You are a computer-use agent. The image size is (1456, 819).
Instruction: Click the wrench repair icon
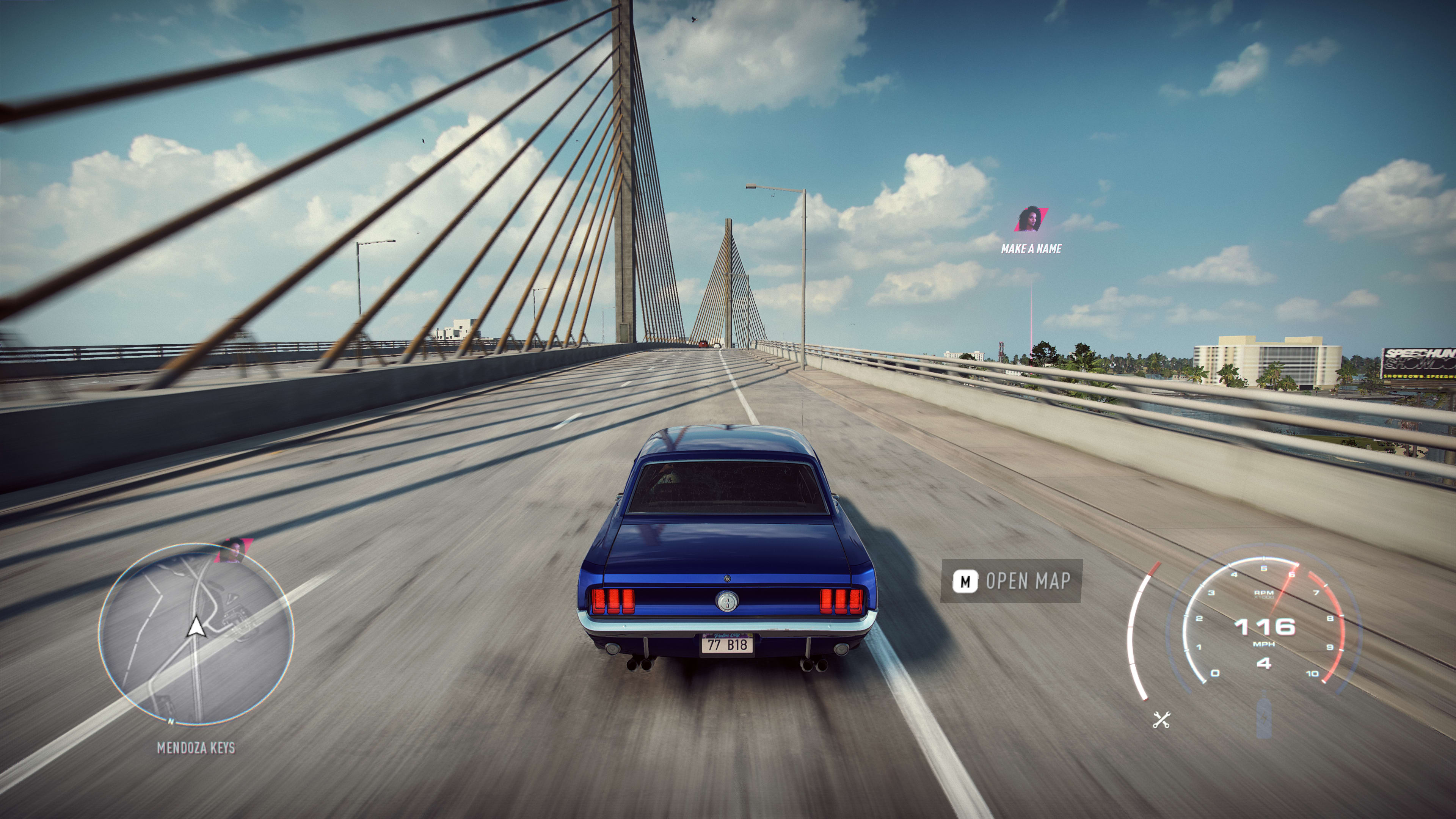(1161, 720)
